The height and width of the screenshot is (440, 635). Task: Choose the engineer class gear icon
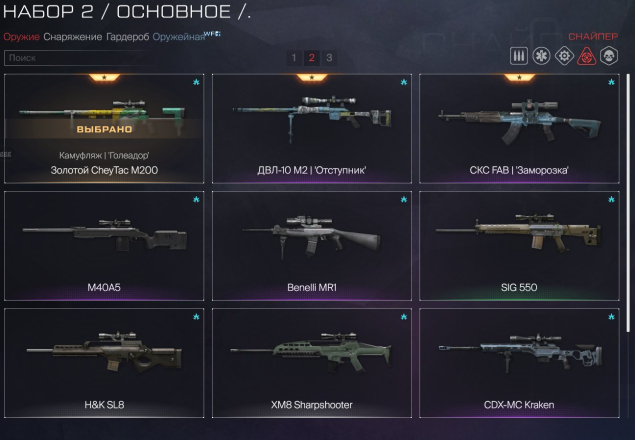pos(565,56)
